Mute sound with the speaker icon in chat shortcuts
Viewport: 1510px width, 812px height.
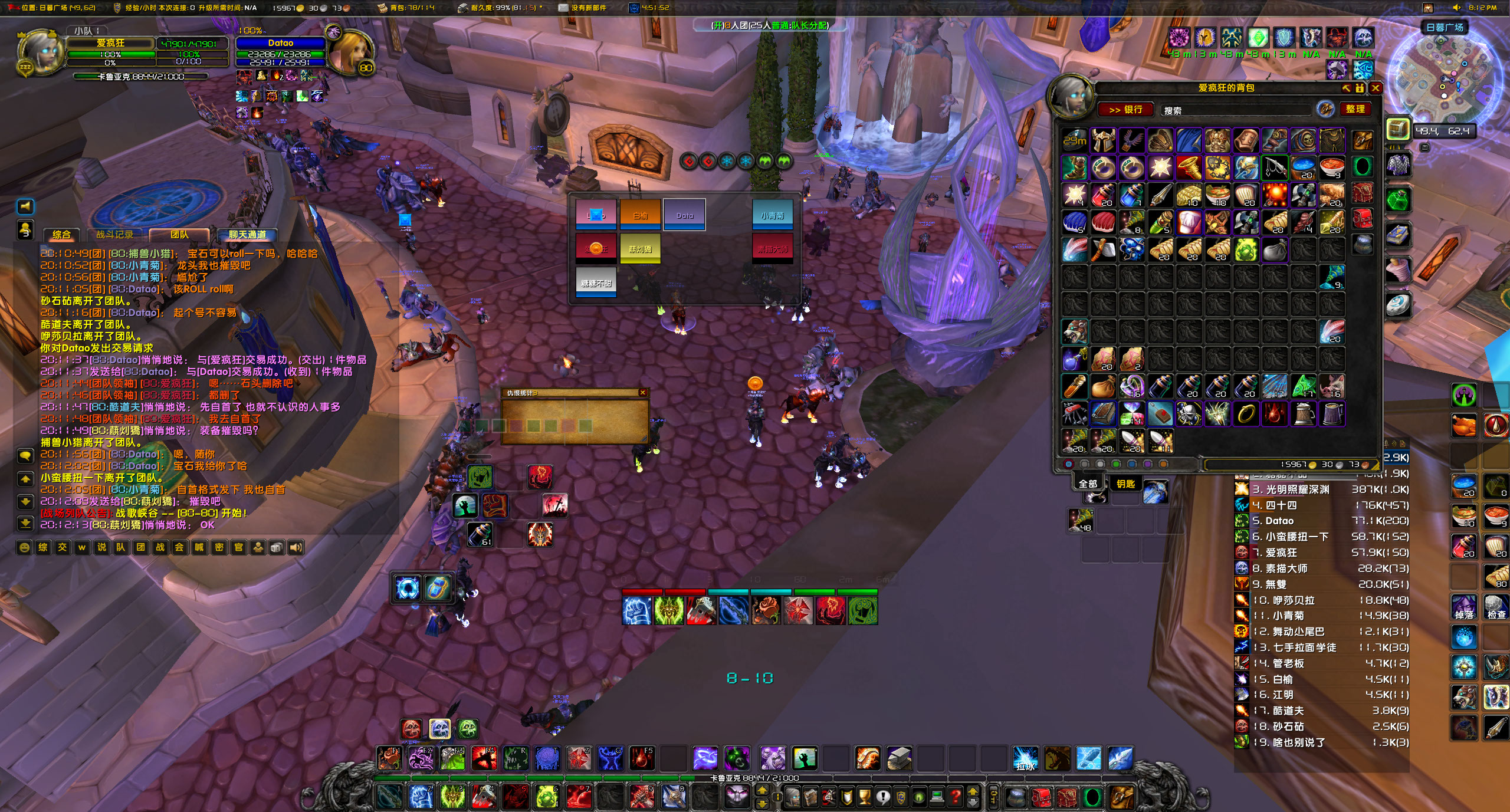click(x=295, y=547)
